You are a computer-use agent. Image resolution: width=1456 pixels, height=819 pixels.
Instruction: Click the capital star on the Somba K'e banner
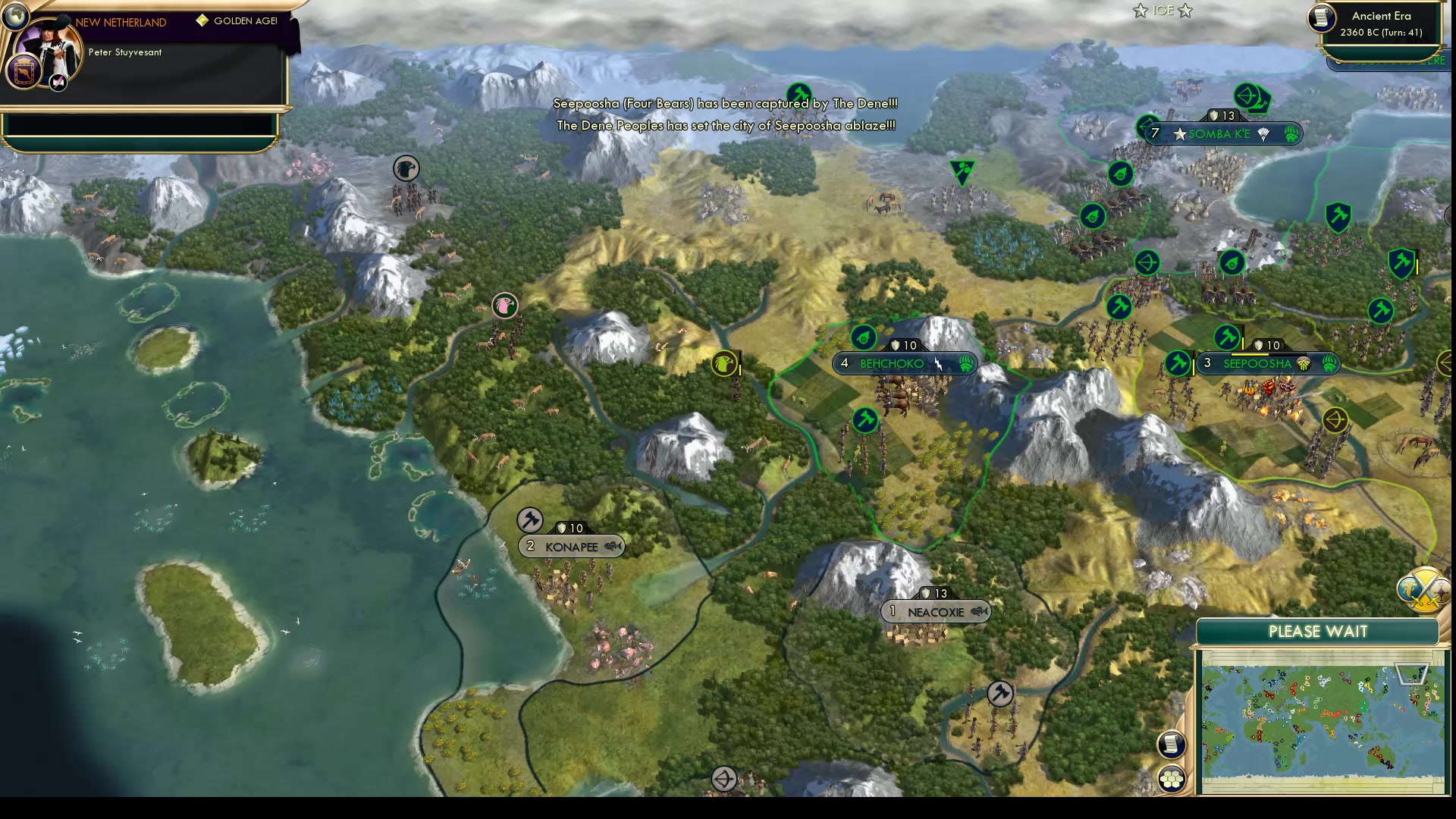tap(1181, 134)
